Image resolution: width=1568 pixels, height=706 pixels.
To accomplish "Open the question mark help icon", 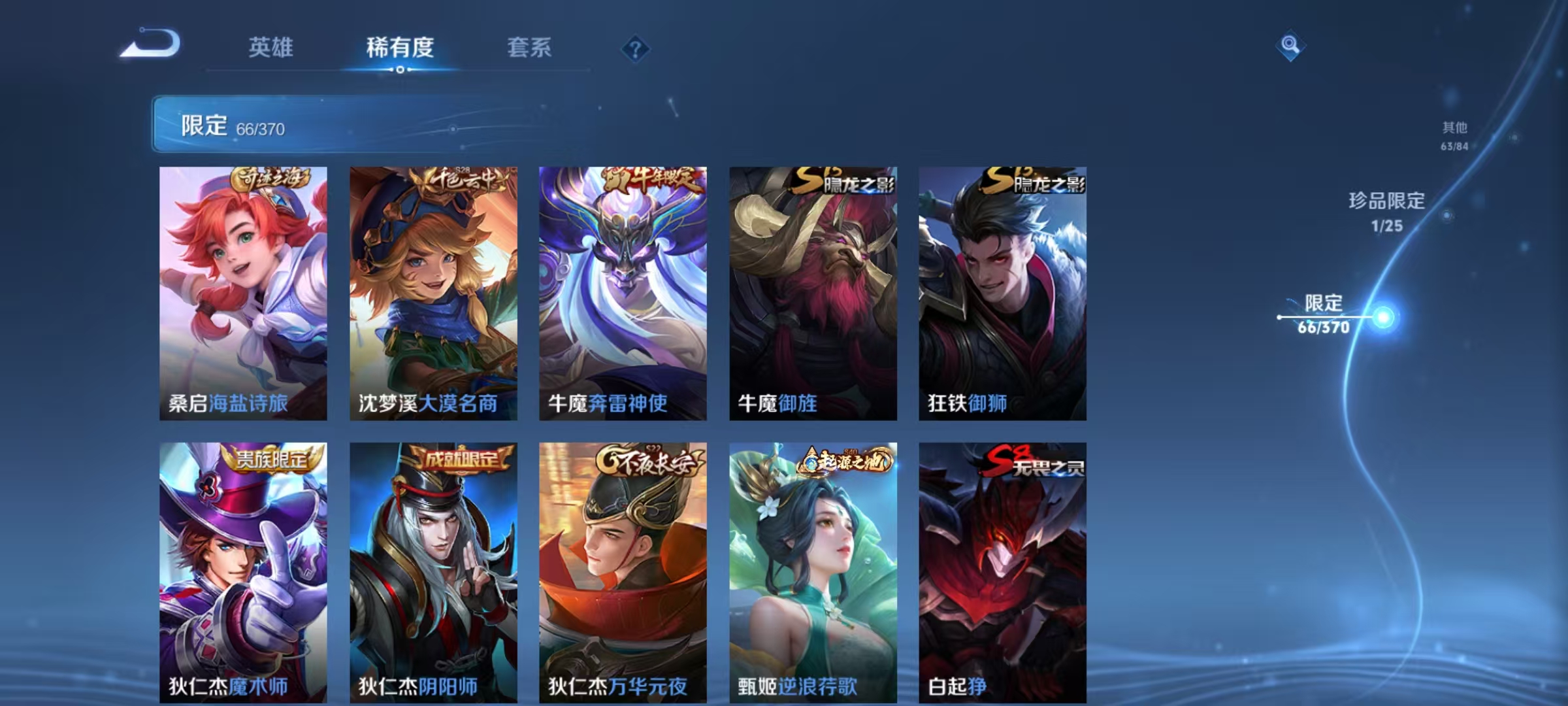I will pyautogui.click(x=635, y=47).
